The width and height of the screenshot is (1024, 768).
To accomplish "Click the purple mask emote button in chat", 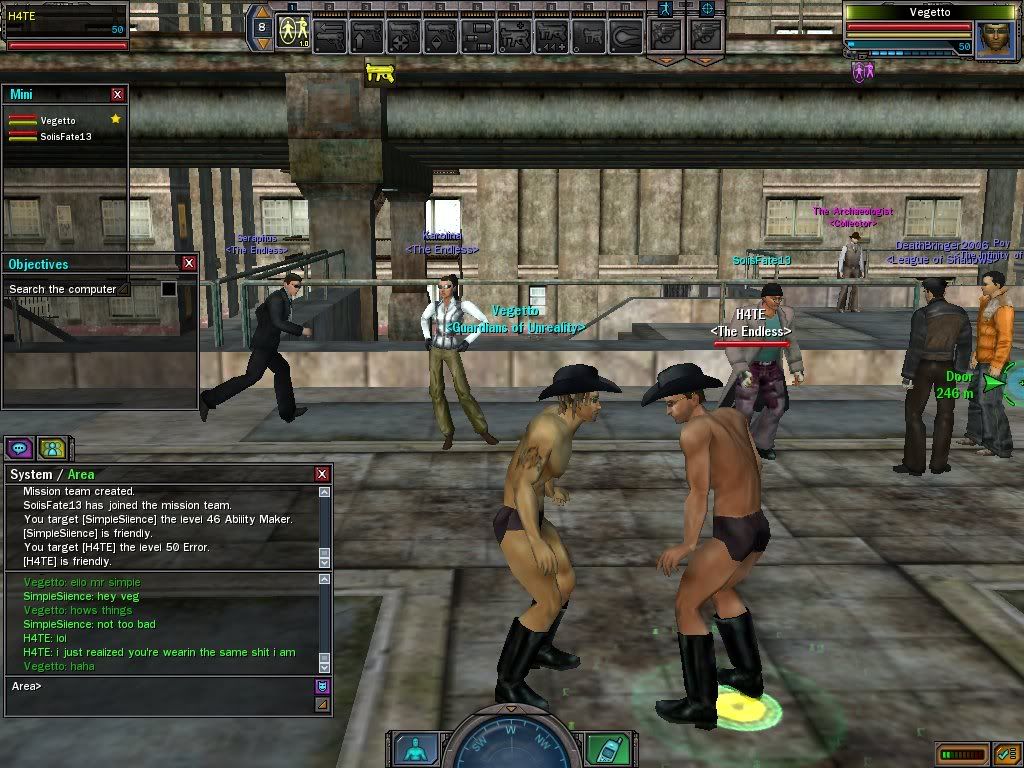I will [x=322, y=686].
